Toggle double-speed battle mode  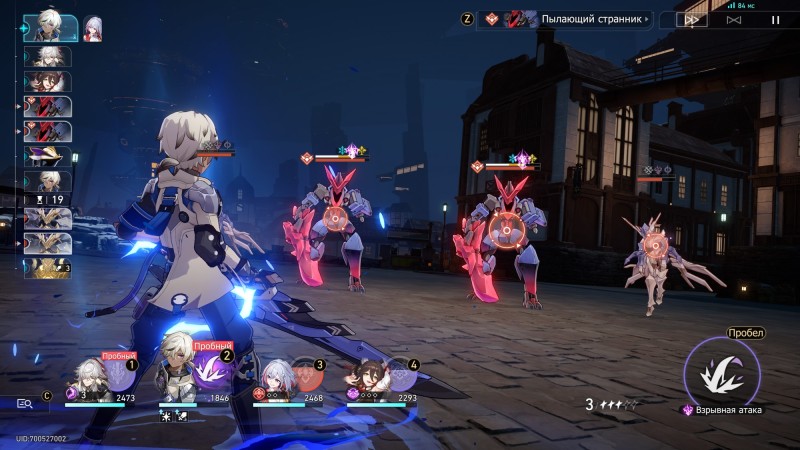pos(692,19)
